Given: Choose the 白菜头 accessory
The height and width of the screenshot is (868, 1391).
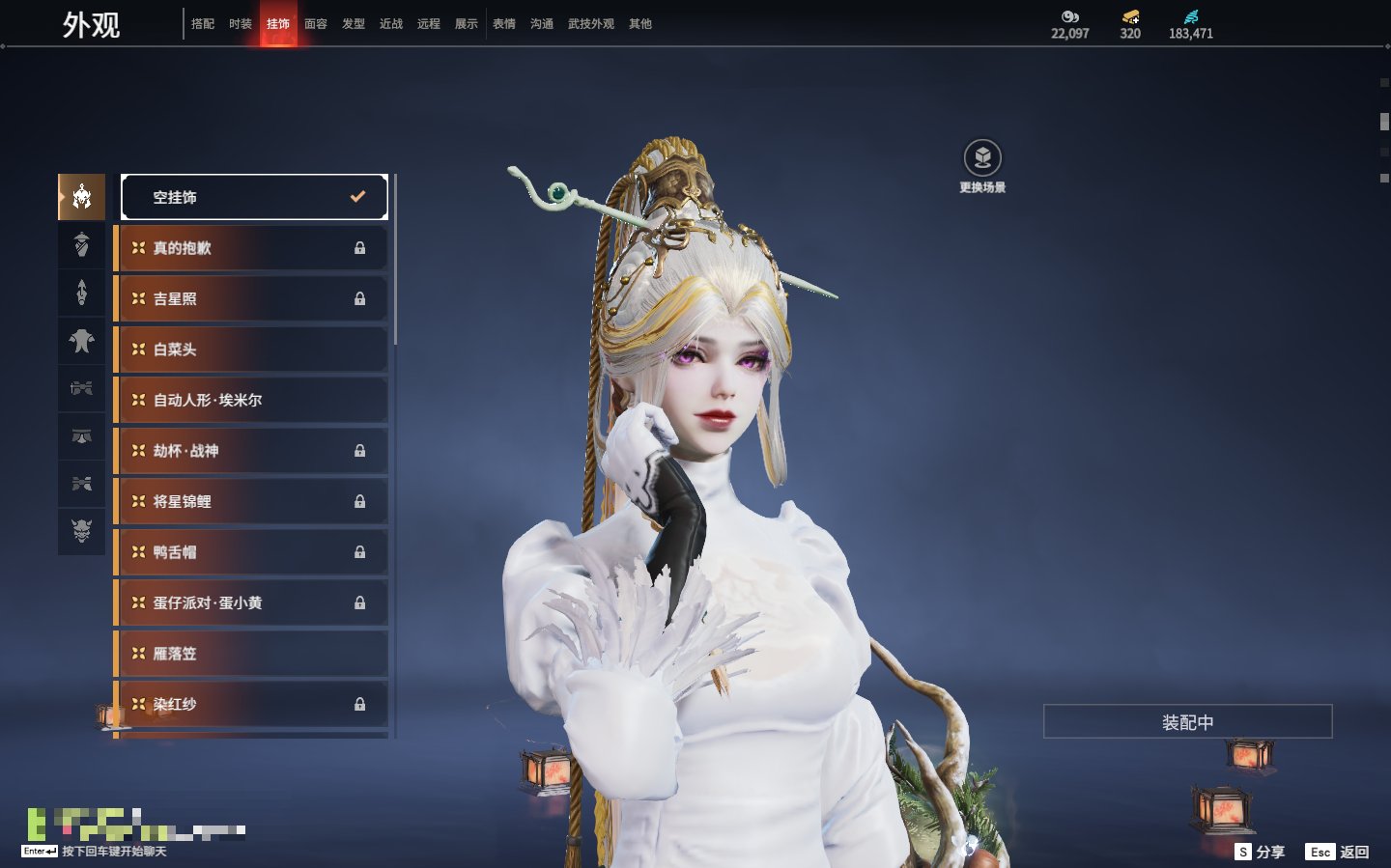Looking at the screenshot, I should click(x=252, y=350).
